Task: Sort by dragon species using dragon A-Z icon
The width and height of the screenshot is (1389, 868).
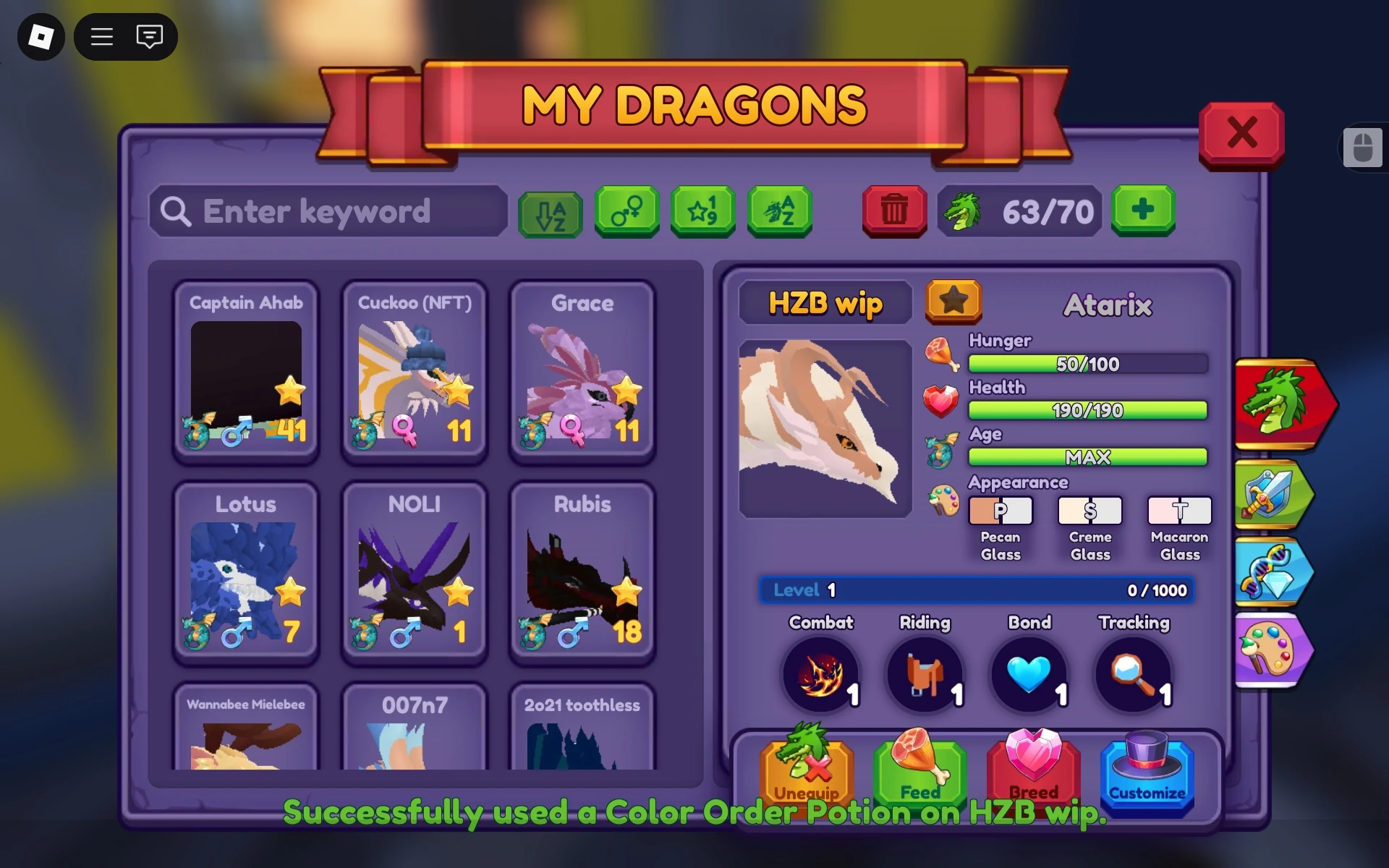Action: 780,212
